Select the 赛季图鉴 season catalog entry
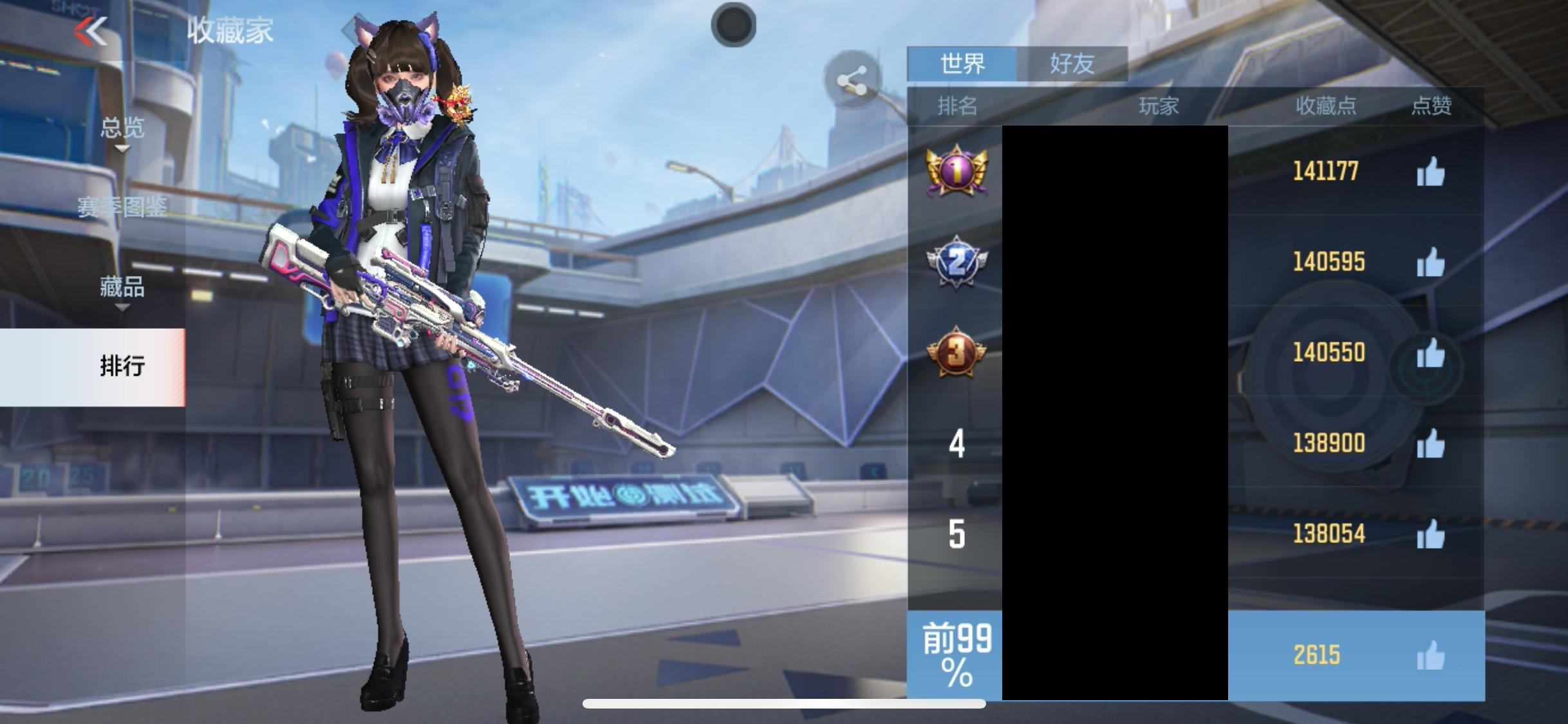The width and height of the screenshot is (1568, 724). pos(122,207)
